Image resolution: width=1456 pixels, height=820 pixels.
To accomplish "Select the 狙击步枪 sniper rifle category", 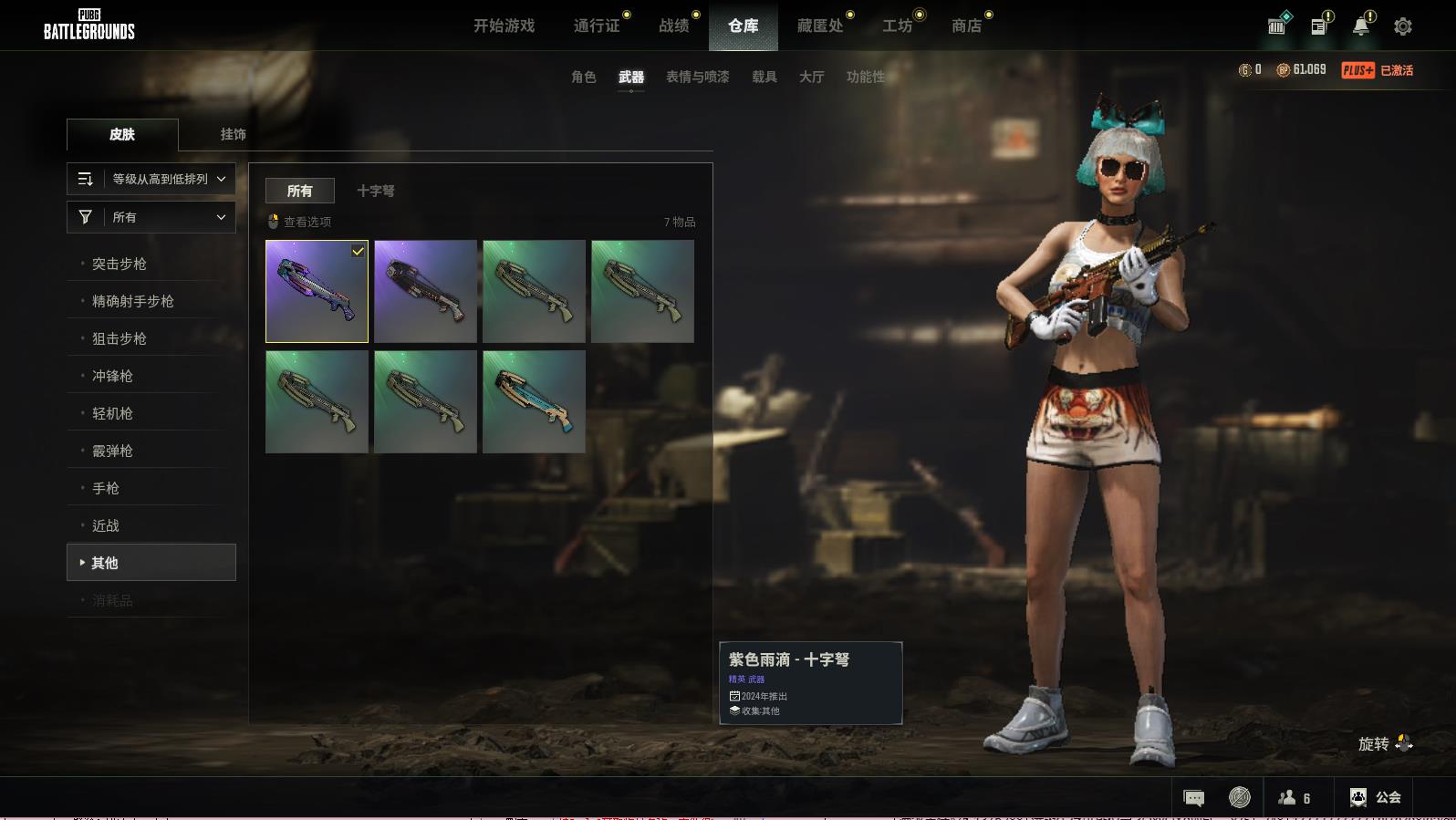I will [x=120, y=338].
